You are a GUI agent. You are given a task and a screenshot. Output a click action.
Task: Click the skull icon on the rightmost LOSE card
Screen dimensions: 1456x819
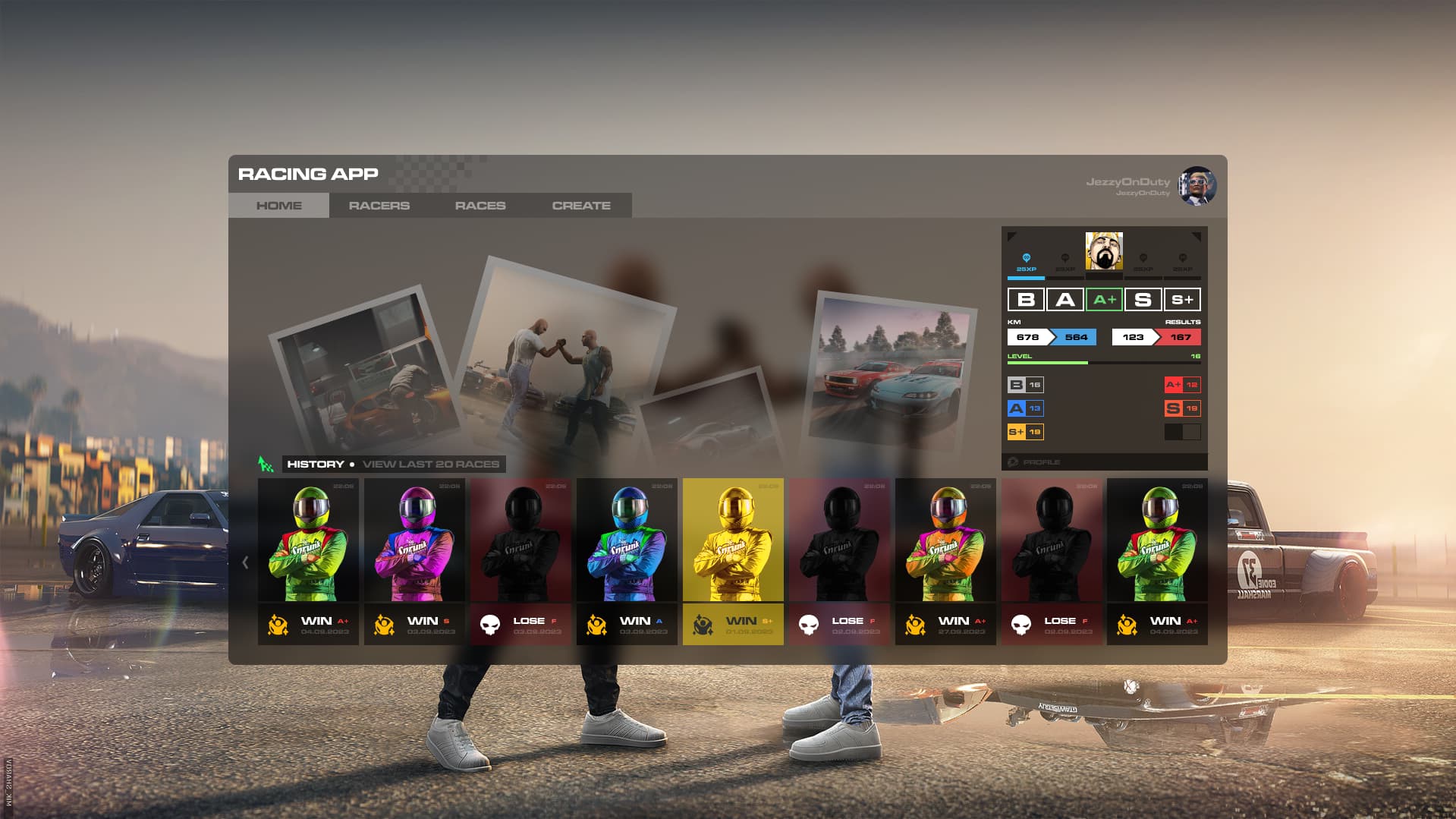click(x=1020, y=622)
